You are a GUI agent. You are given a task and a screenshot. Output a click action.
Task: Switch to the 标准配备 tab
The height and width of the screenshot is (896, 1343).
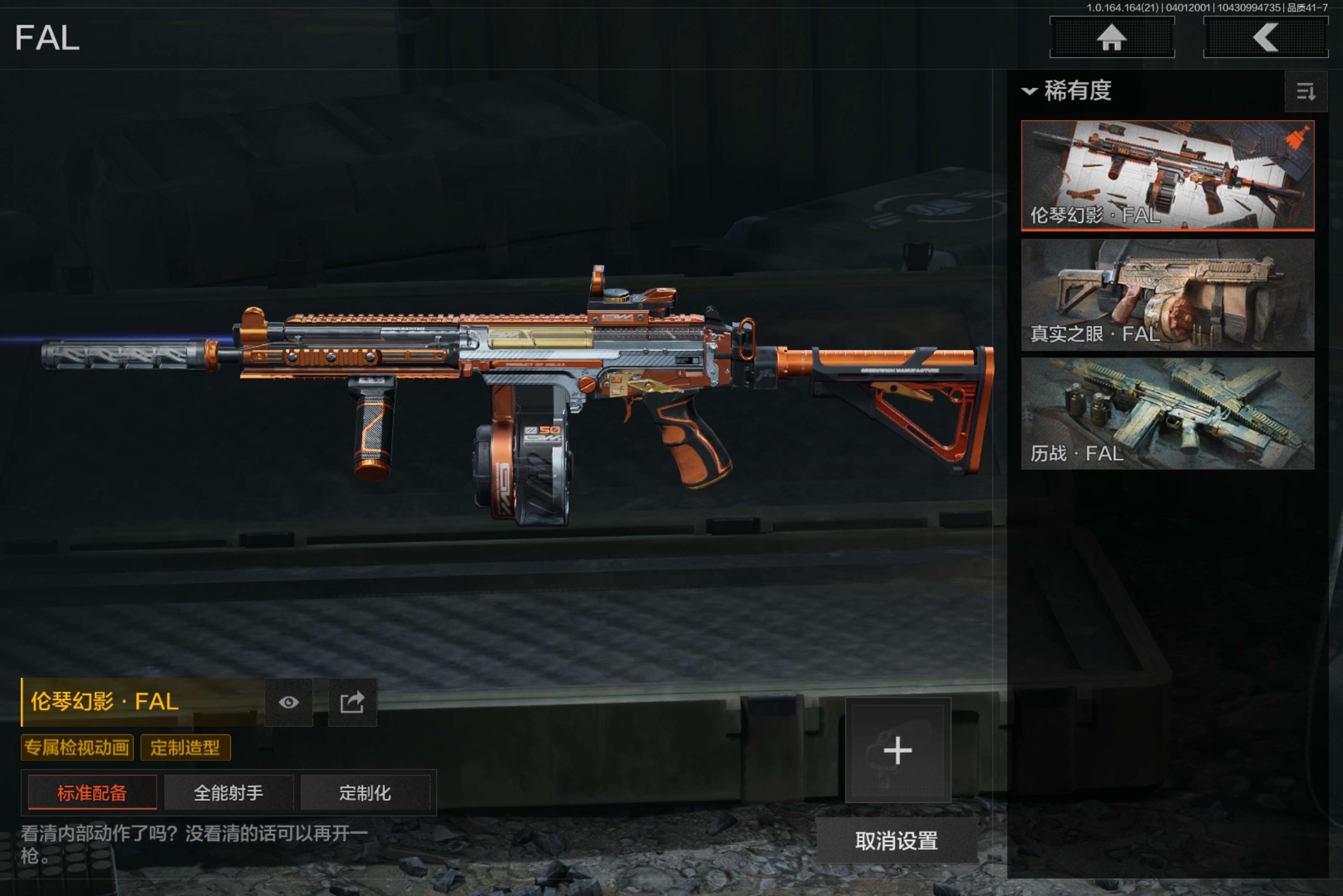point(92,792)
